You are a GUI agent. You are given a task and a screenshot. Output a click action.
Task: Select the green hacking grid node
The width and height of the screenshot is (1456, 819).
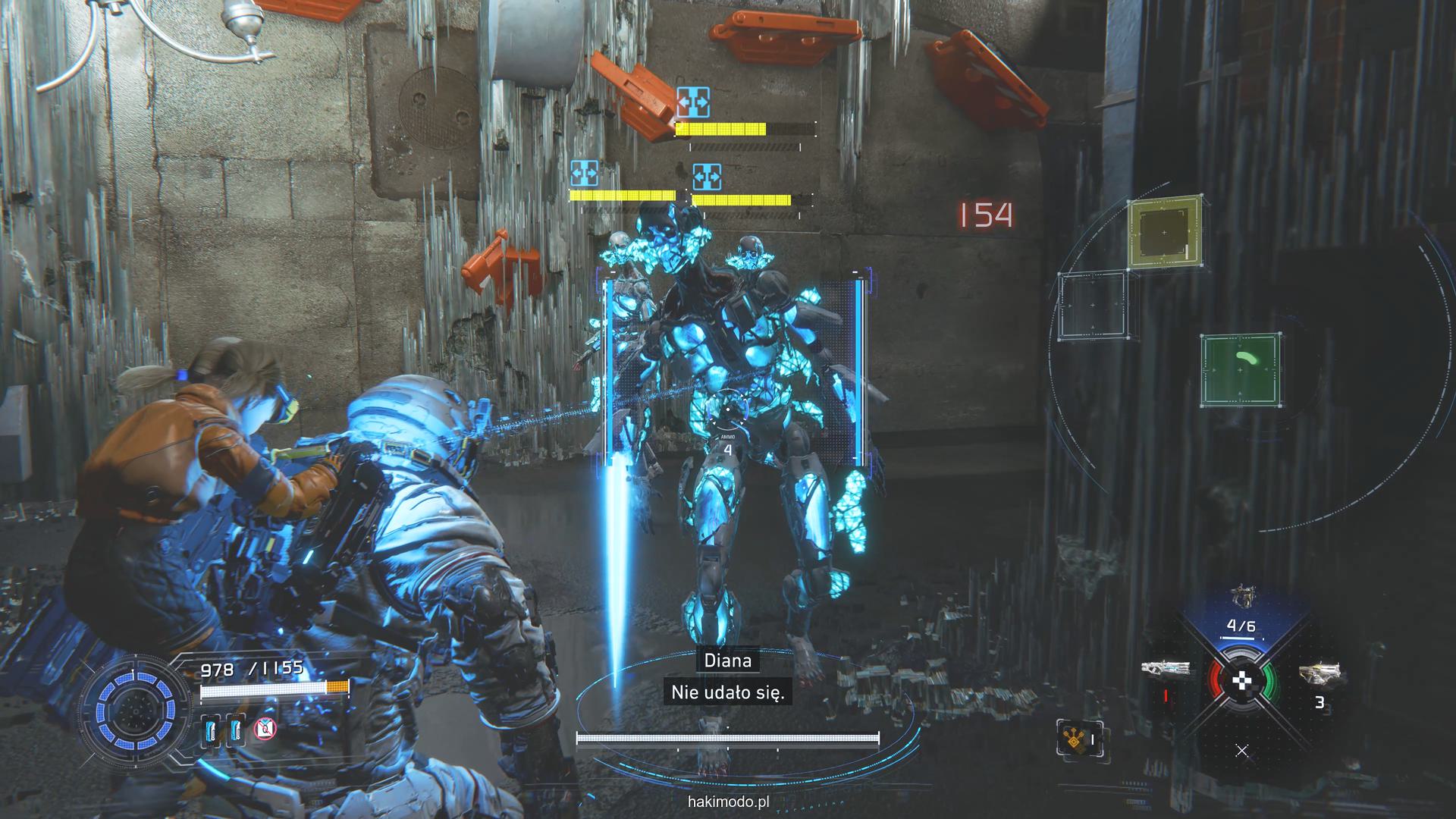click(x=1241, y=370)
